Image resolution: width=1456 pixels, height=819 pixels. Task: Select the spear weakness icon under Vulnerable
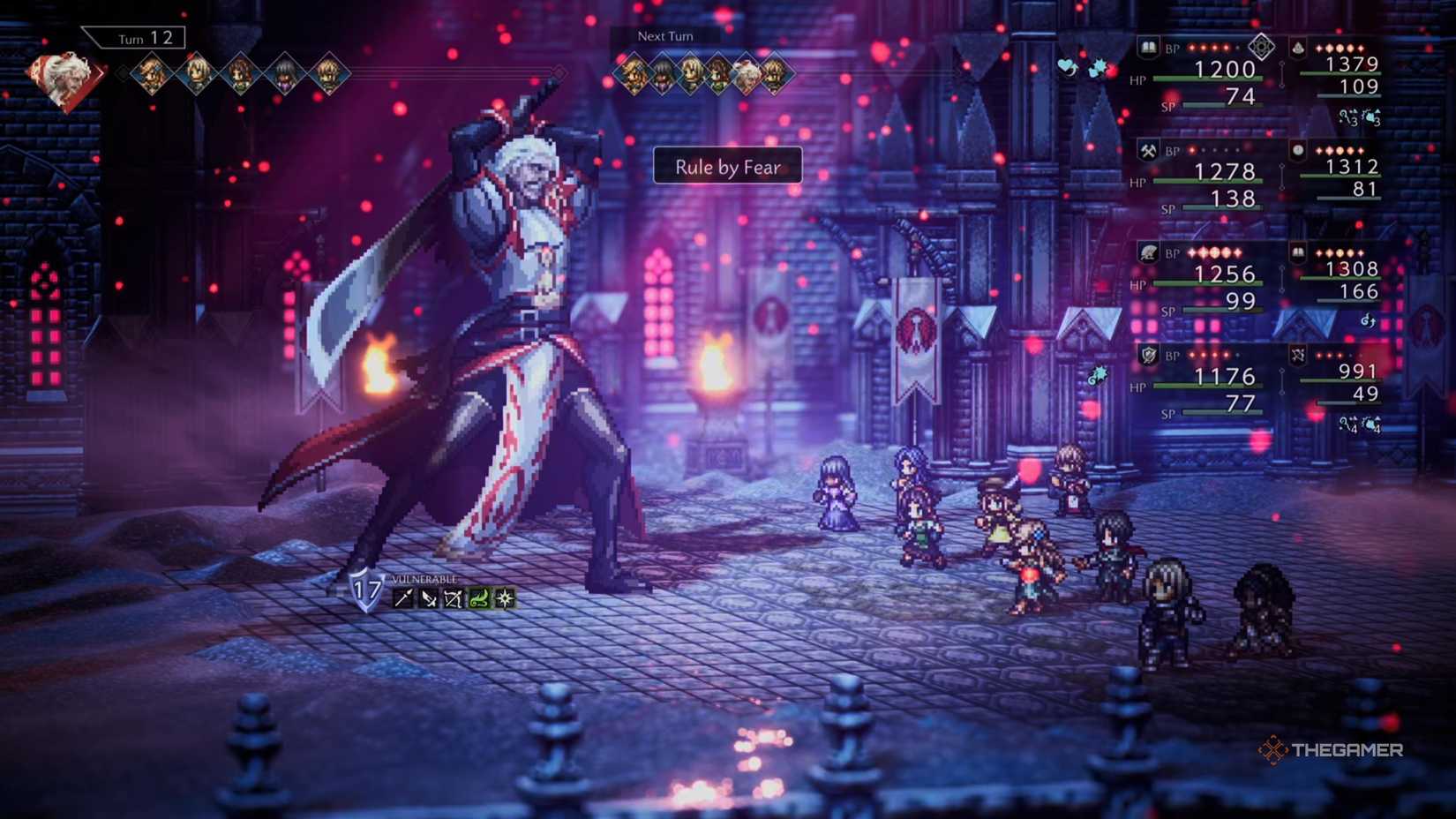404,598
